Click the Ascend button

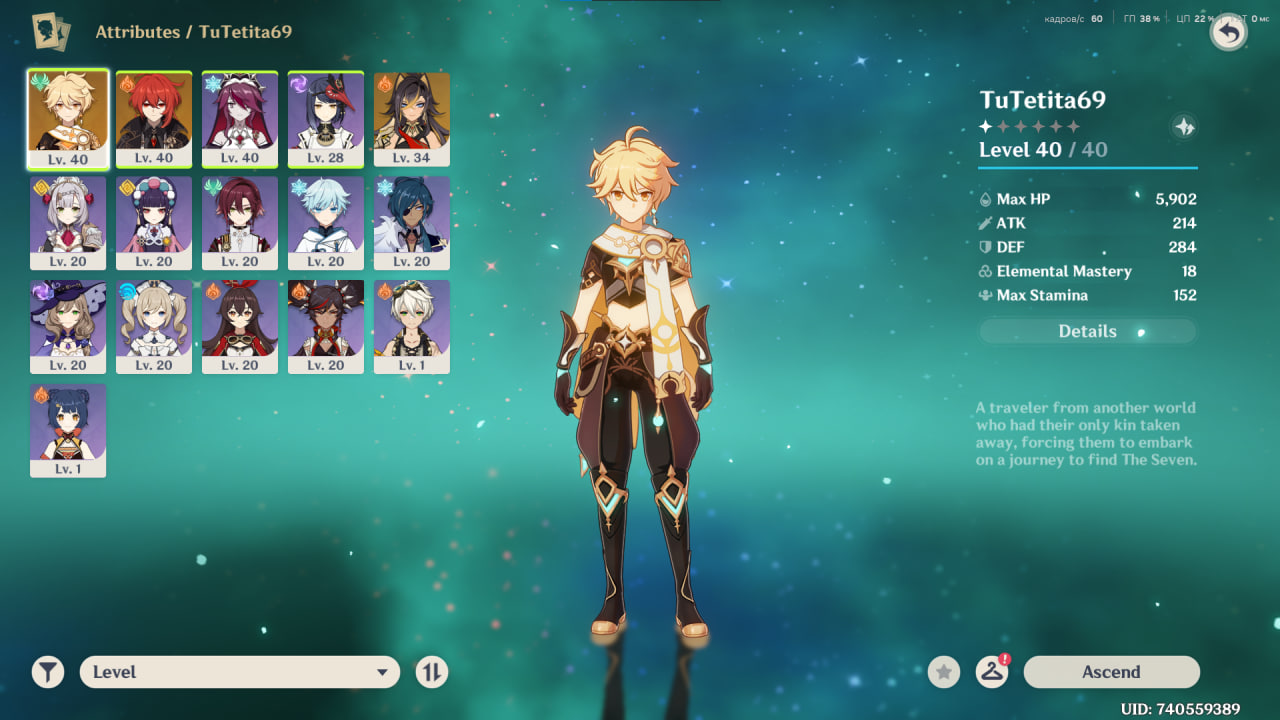pos(1111,672)
